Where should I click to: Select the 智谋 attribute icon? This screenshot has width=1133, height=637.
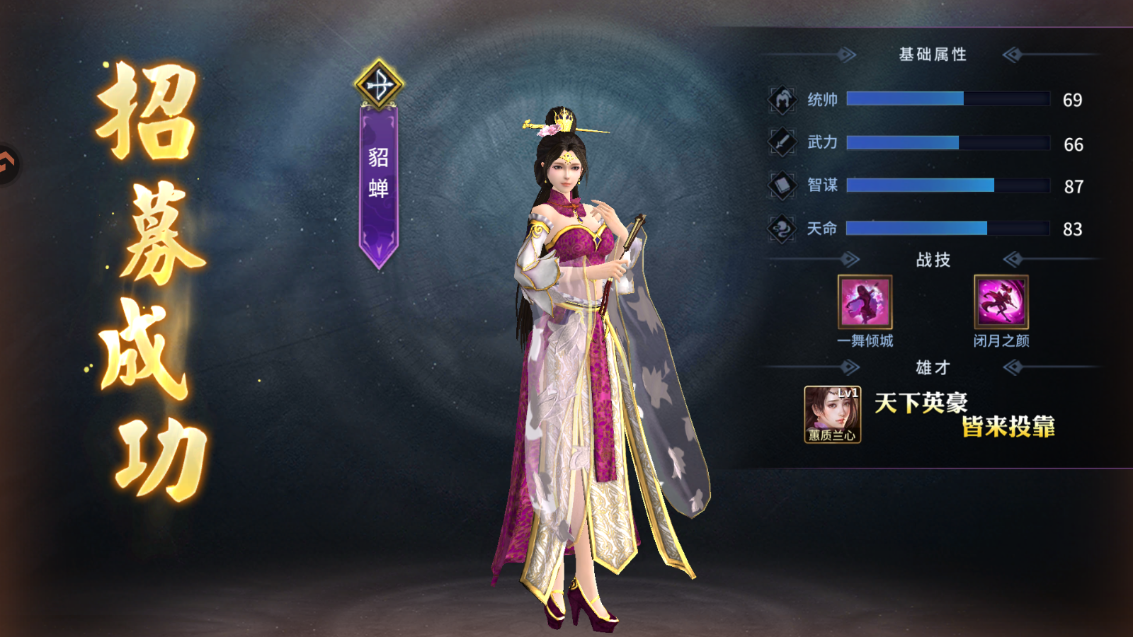pos(782,186)
